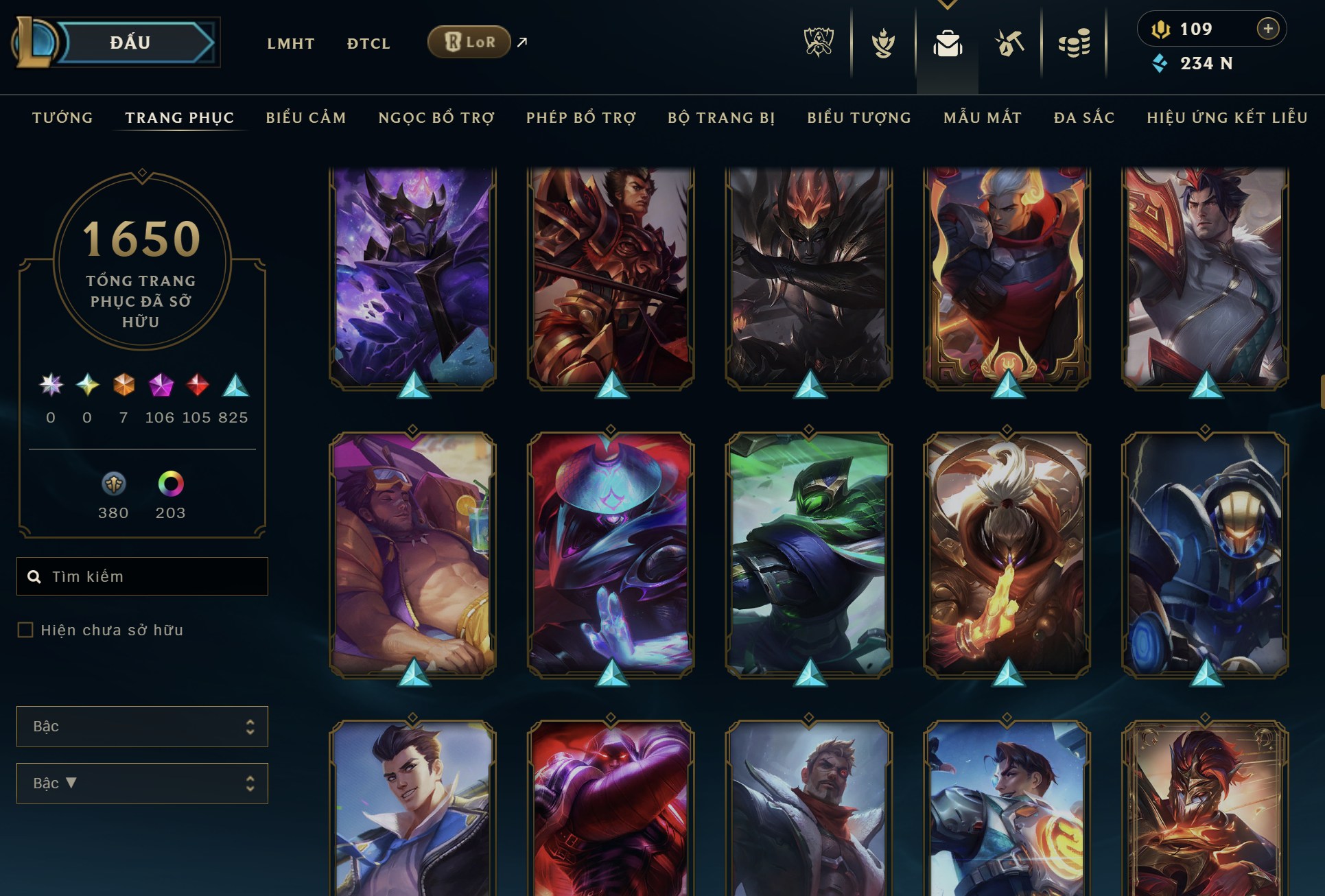Open the Esports section icon
This screenshot has height=896, width=1325.
click(818, 43)
